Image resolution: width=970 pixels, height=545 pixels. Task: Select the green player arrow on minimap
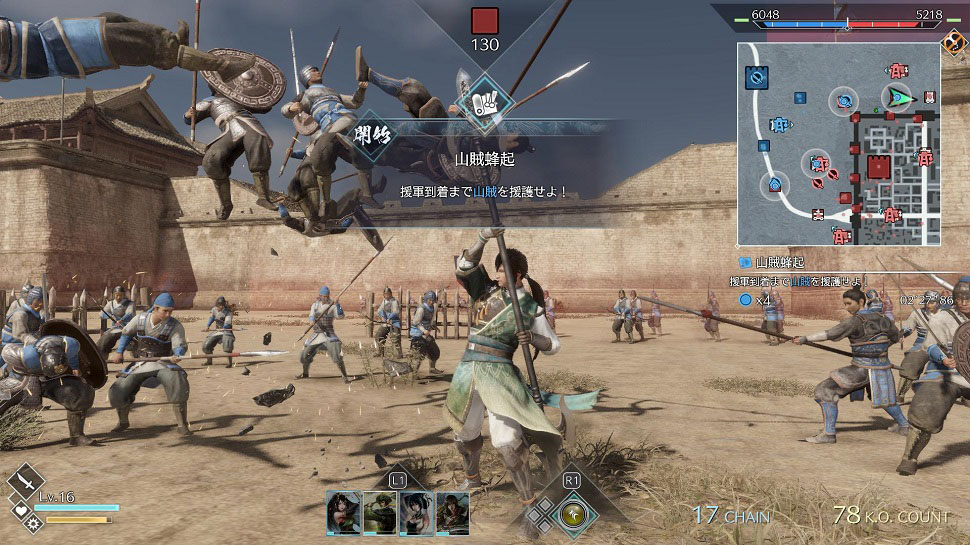900,97
